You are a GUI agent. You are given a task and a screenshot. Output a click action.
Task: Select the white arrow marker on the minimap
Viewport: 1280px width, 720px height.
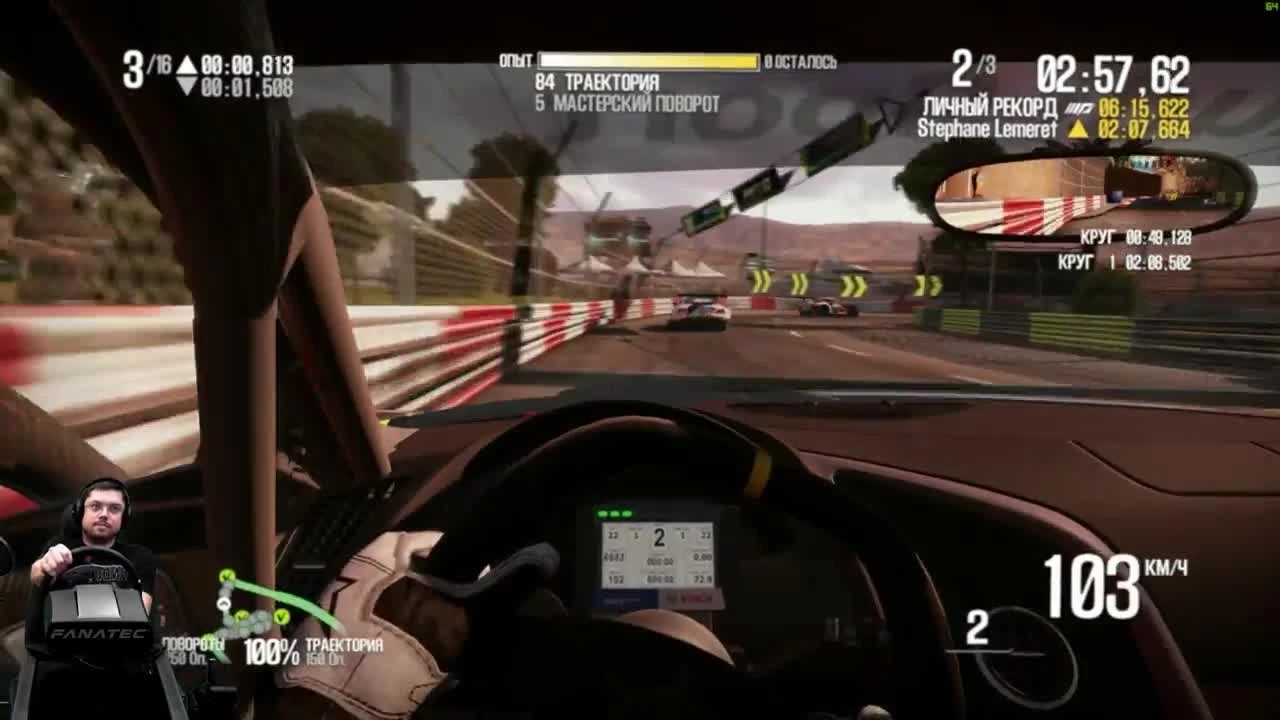[224, 604]
